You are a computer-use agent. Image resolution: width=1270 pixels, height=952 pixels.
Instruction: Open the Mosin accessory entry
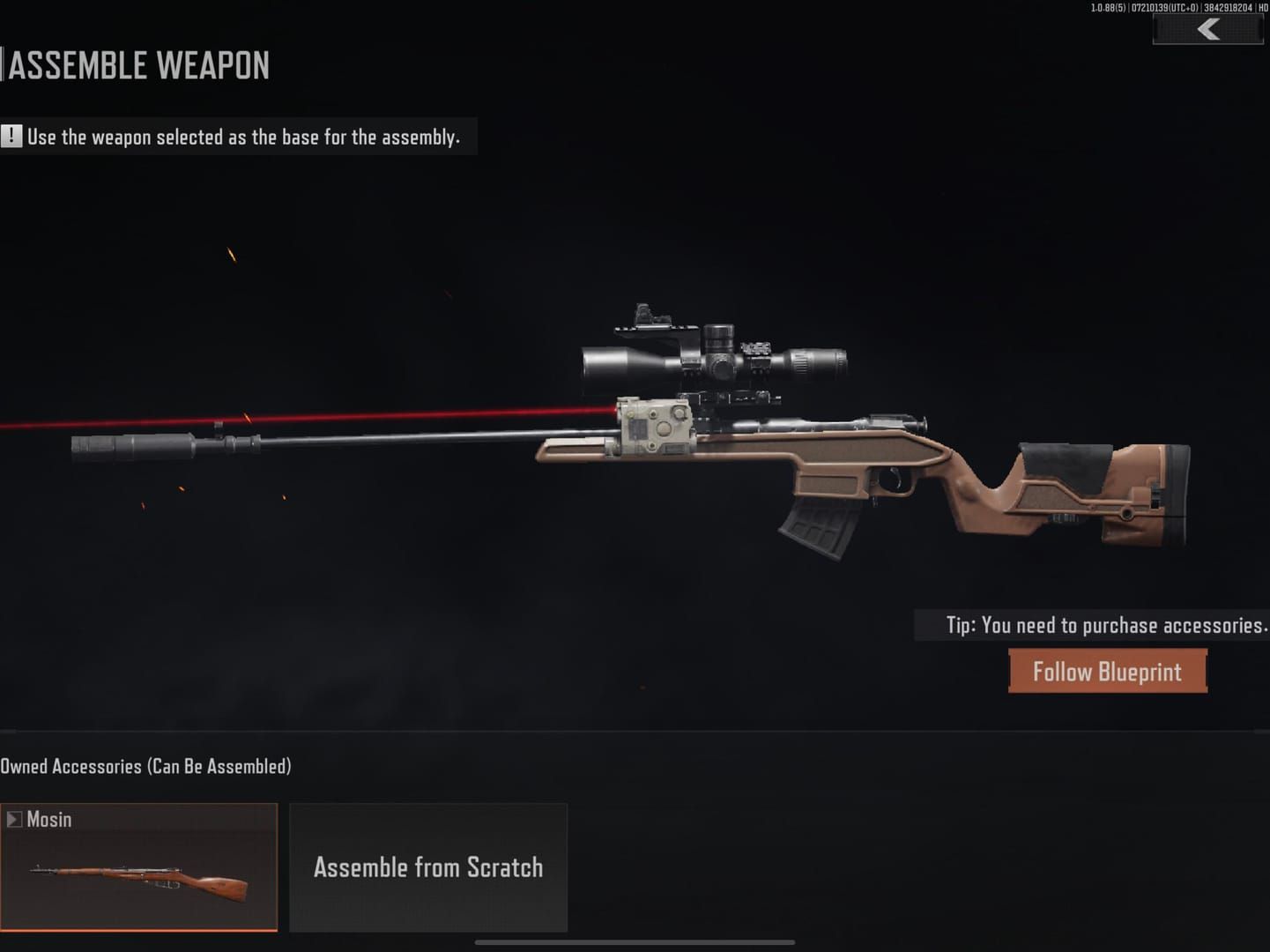(x=138, y=867)
